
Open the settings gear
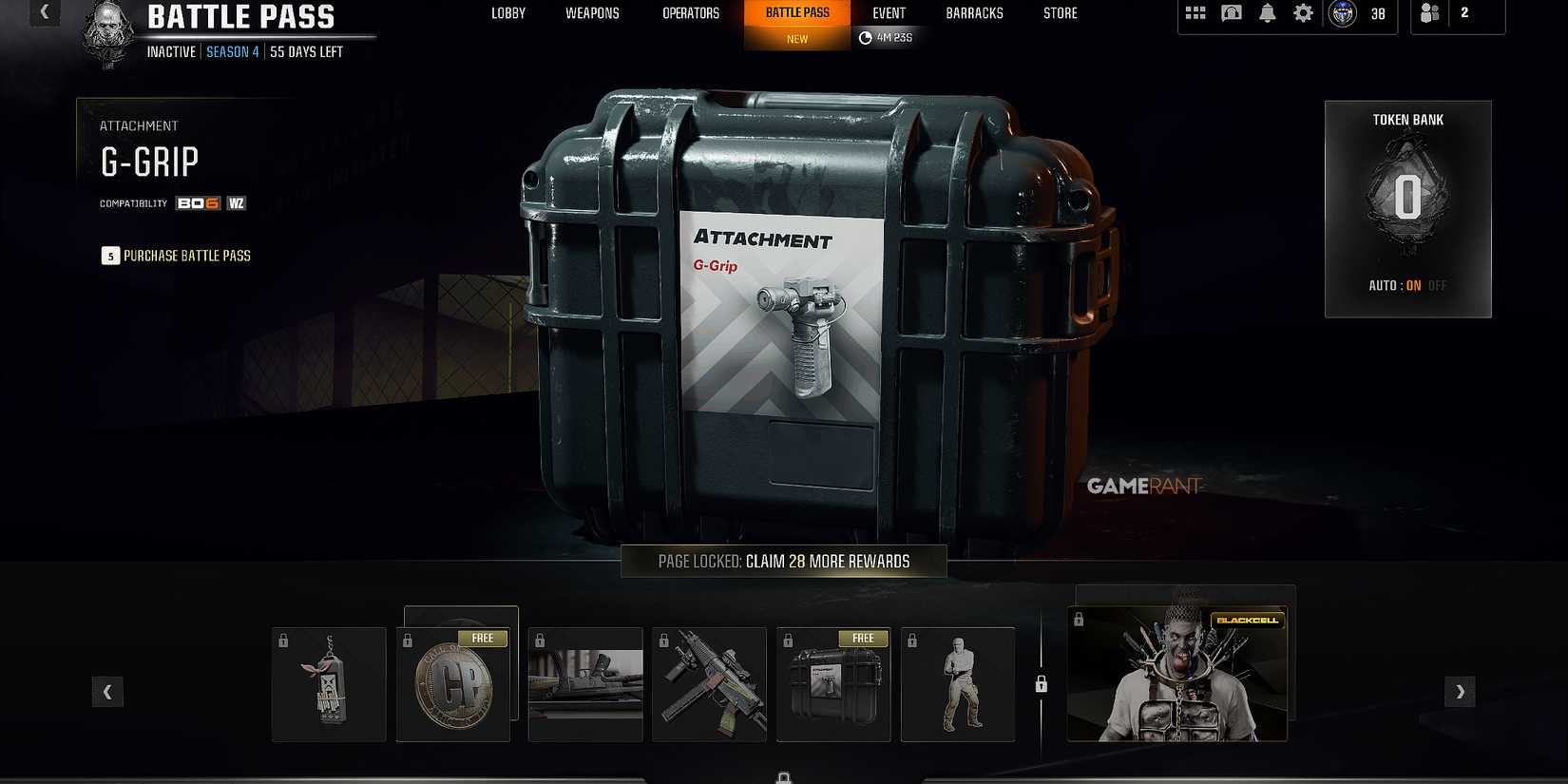(1303, 13)
